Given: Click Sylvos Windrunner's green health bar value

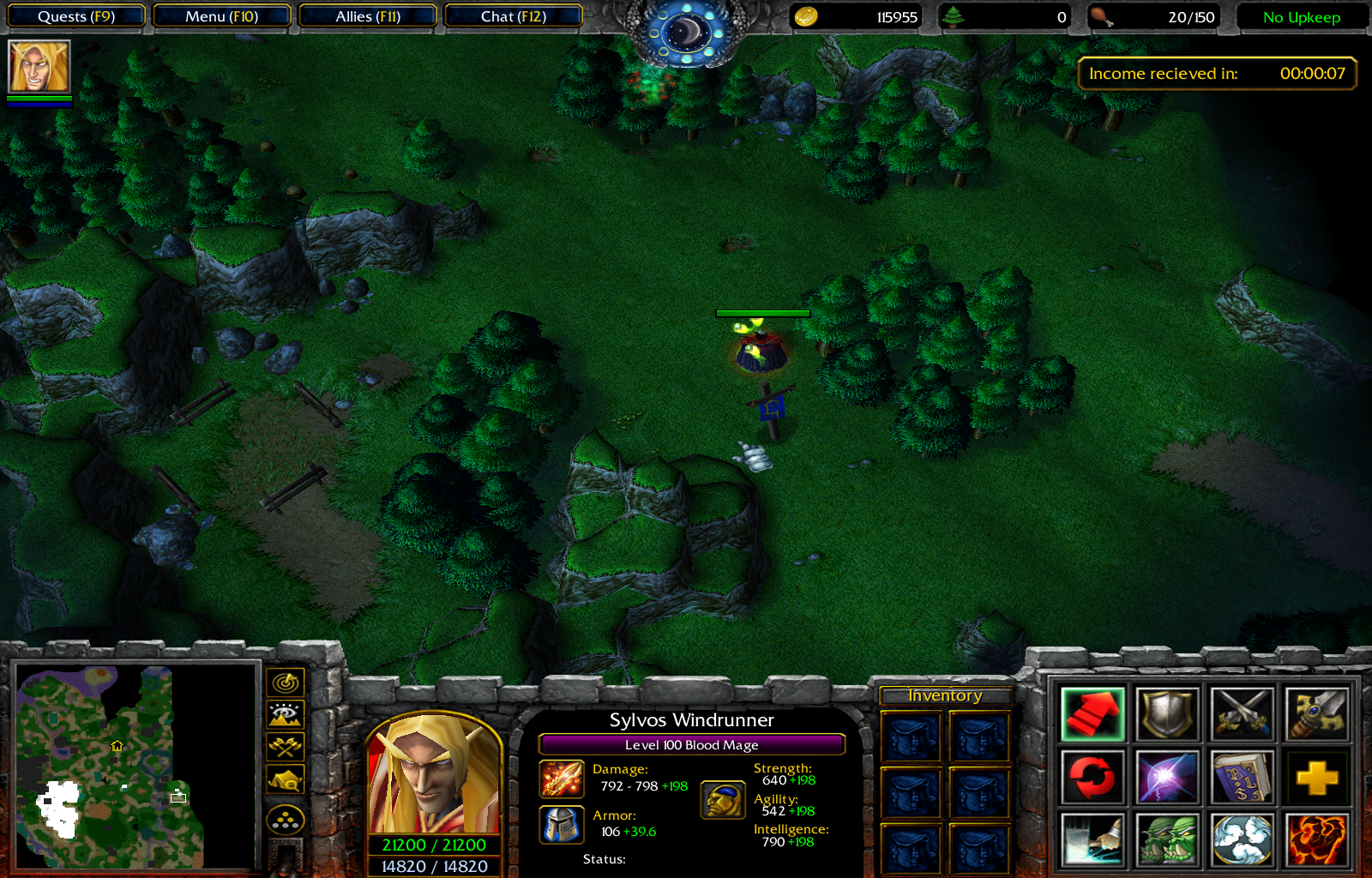Looking at the screenshot, I should click(x=434, y=844).
